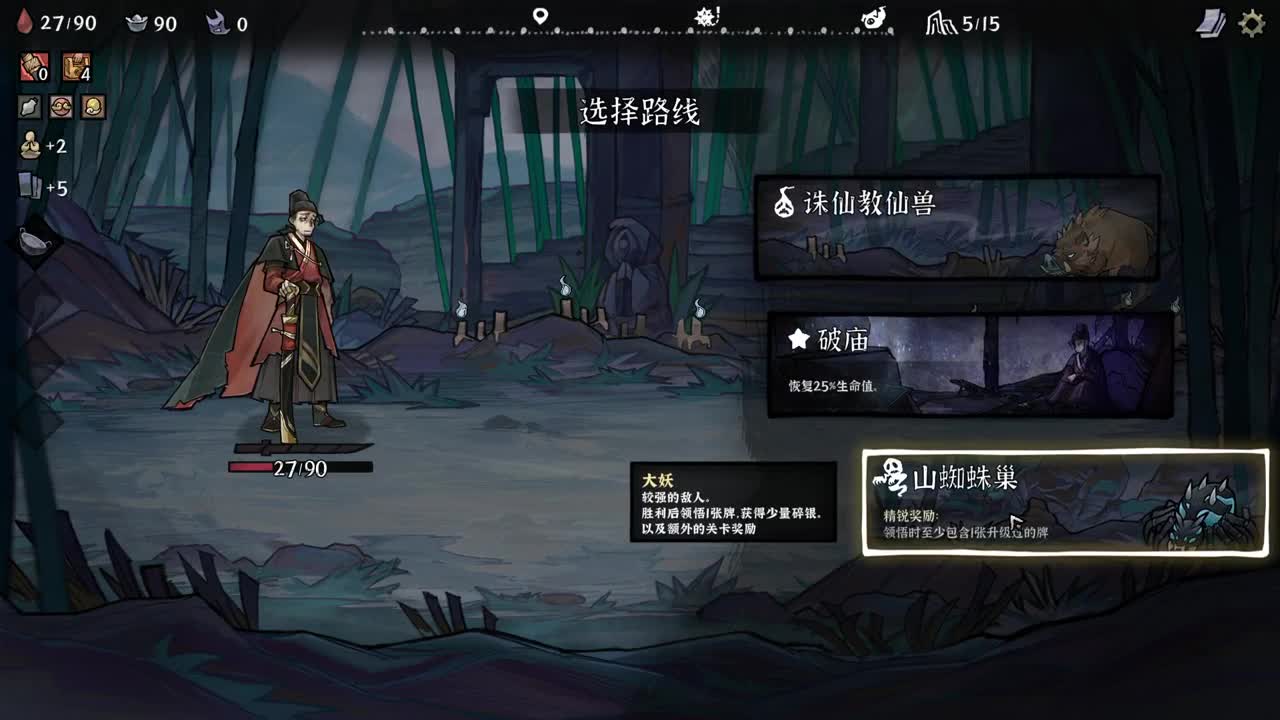Click the map location pin on the progress bar
Viewport: 1280px width, 720px height.
(540, 14)
